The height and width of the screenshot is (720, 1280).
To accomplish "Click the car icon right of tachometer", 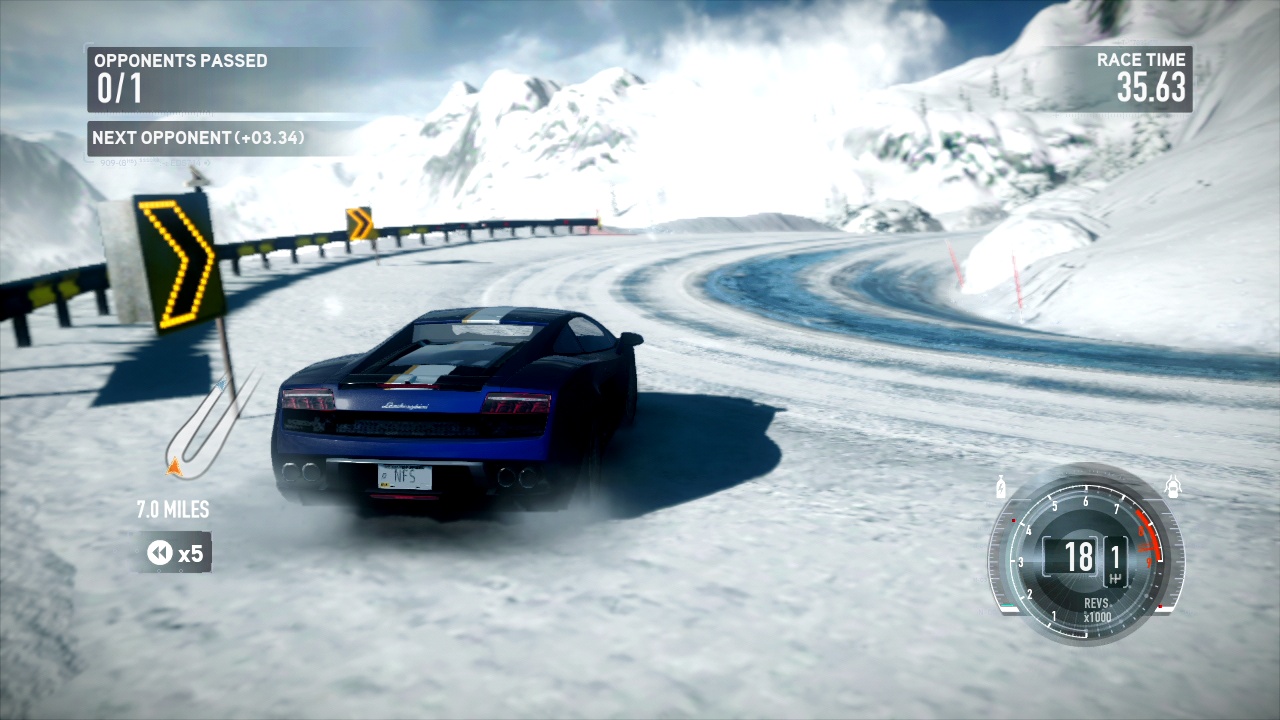I will pyautogui.click(x=1173, y=487).
